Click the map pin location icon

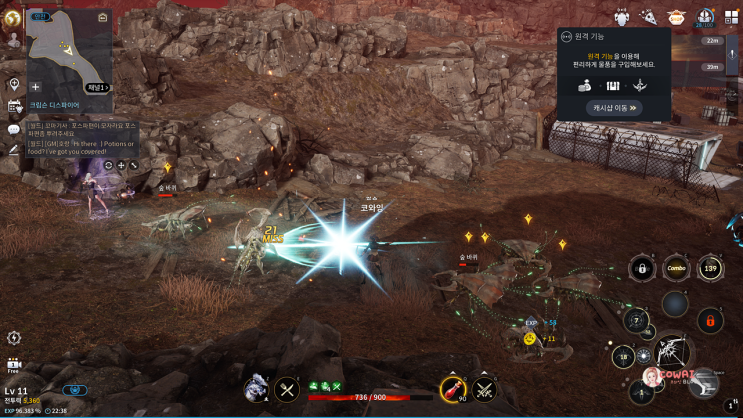[x=14, y=84]
